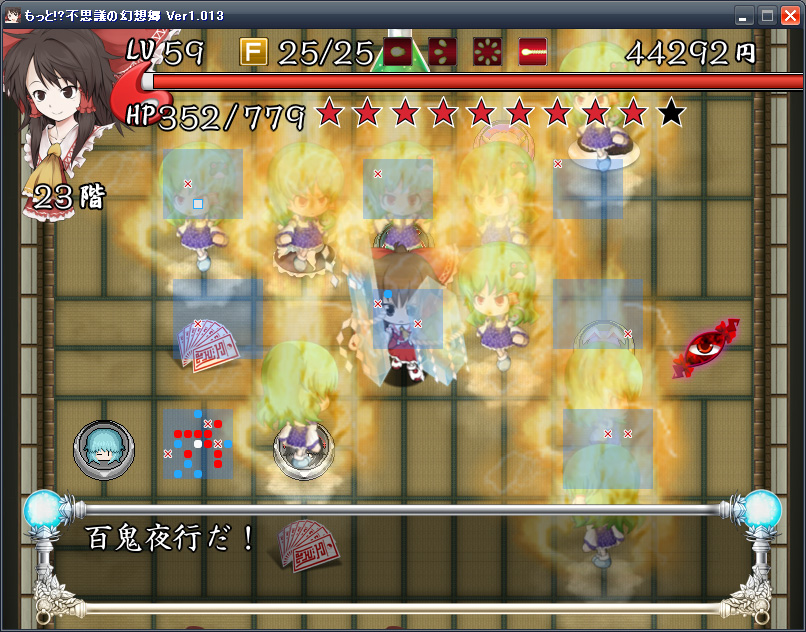Select the three-seed status icon
Viewport: 806px width, 632px height.
point(442,51)
